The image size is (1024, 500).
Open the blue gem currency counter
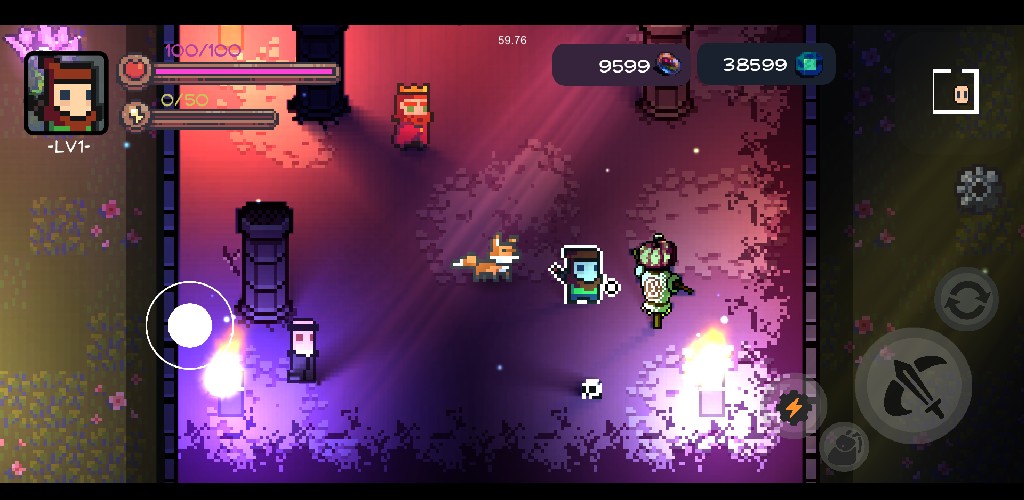[766, 64]
